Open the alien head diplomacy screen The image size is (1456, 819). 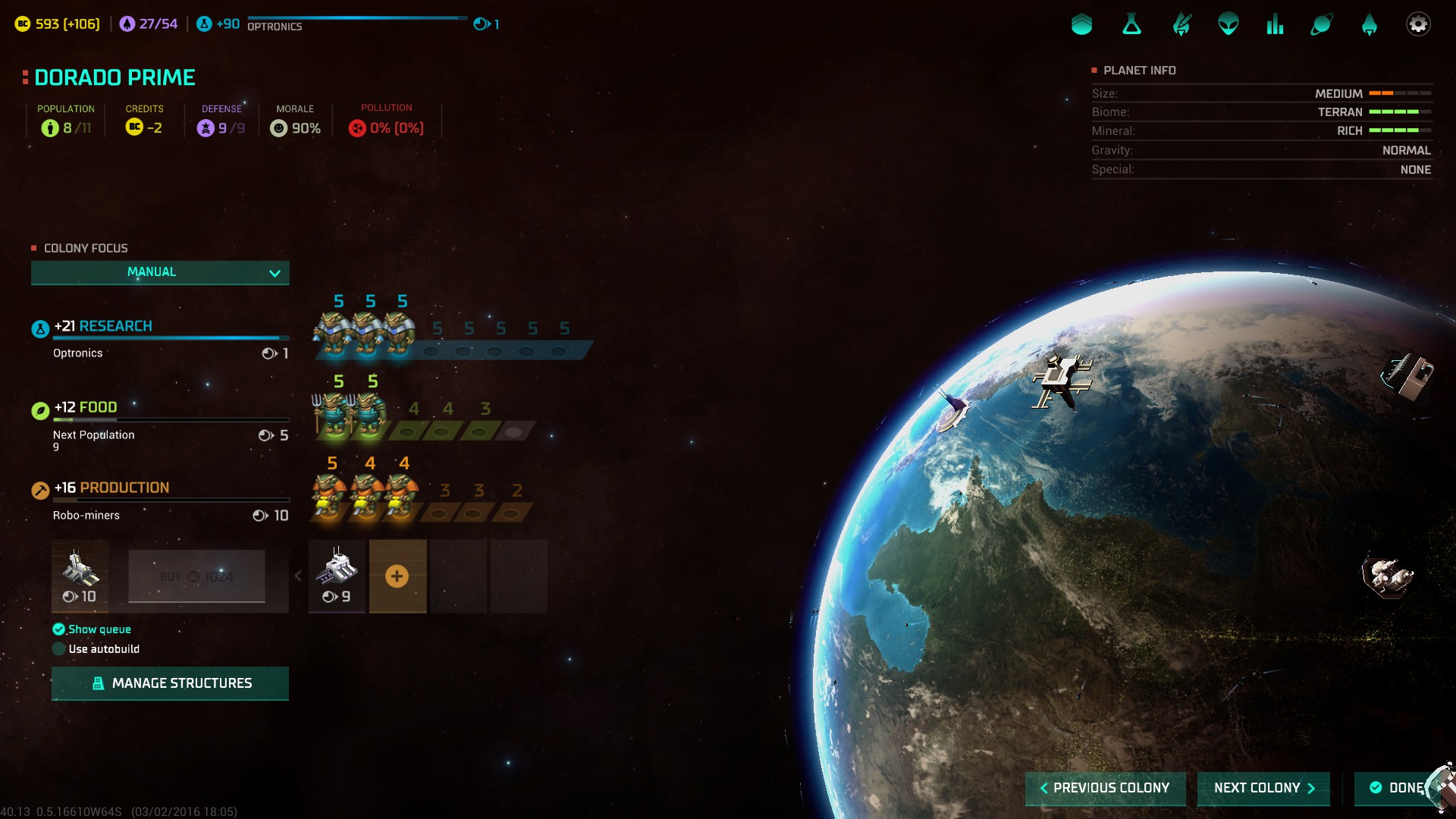(1228, 24)
